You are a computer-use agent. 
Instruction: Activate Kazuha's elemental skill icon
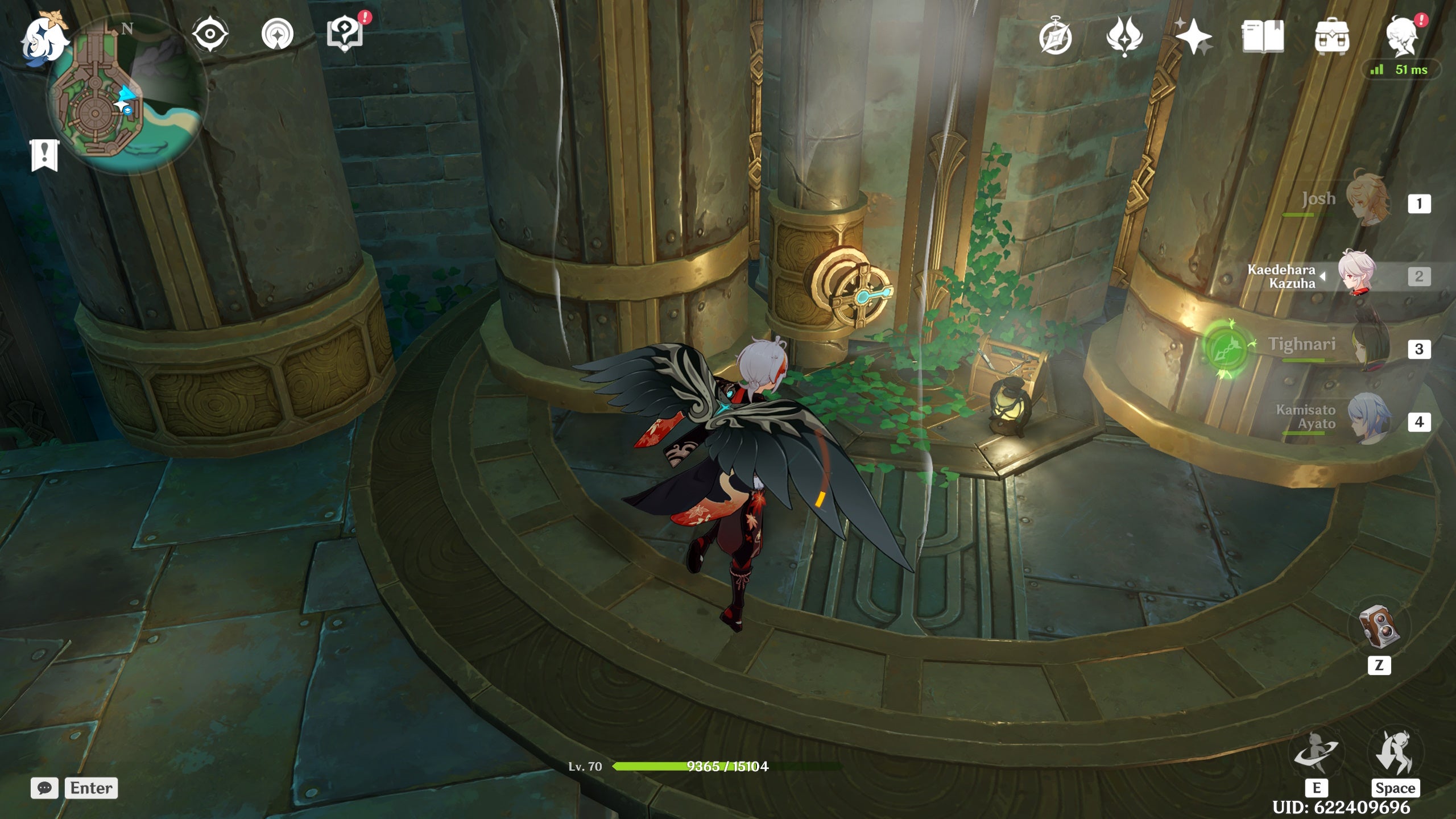click(1316, 754)
